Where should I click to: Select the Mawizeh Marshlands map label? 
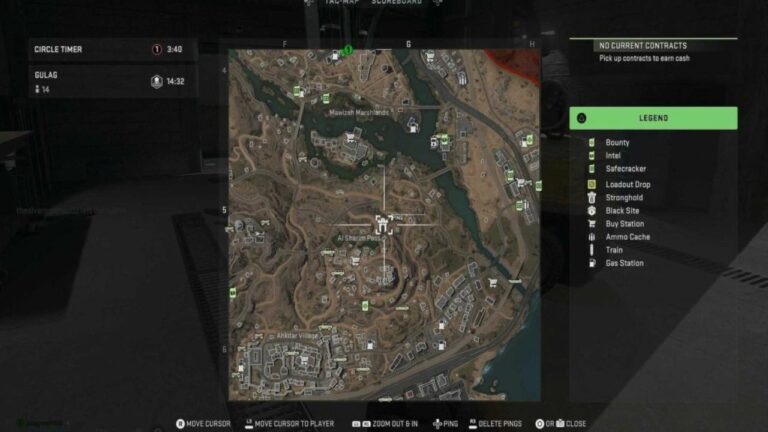pyautogui.click(x=359, y=113)
